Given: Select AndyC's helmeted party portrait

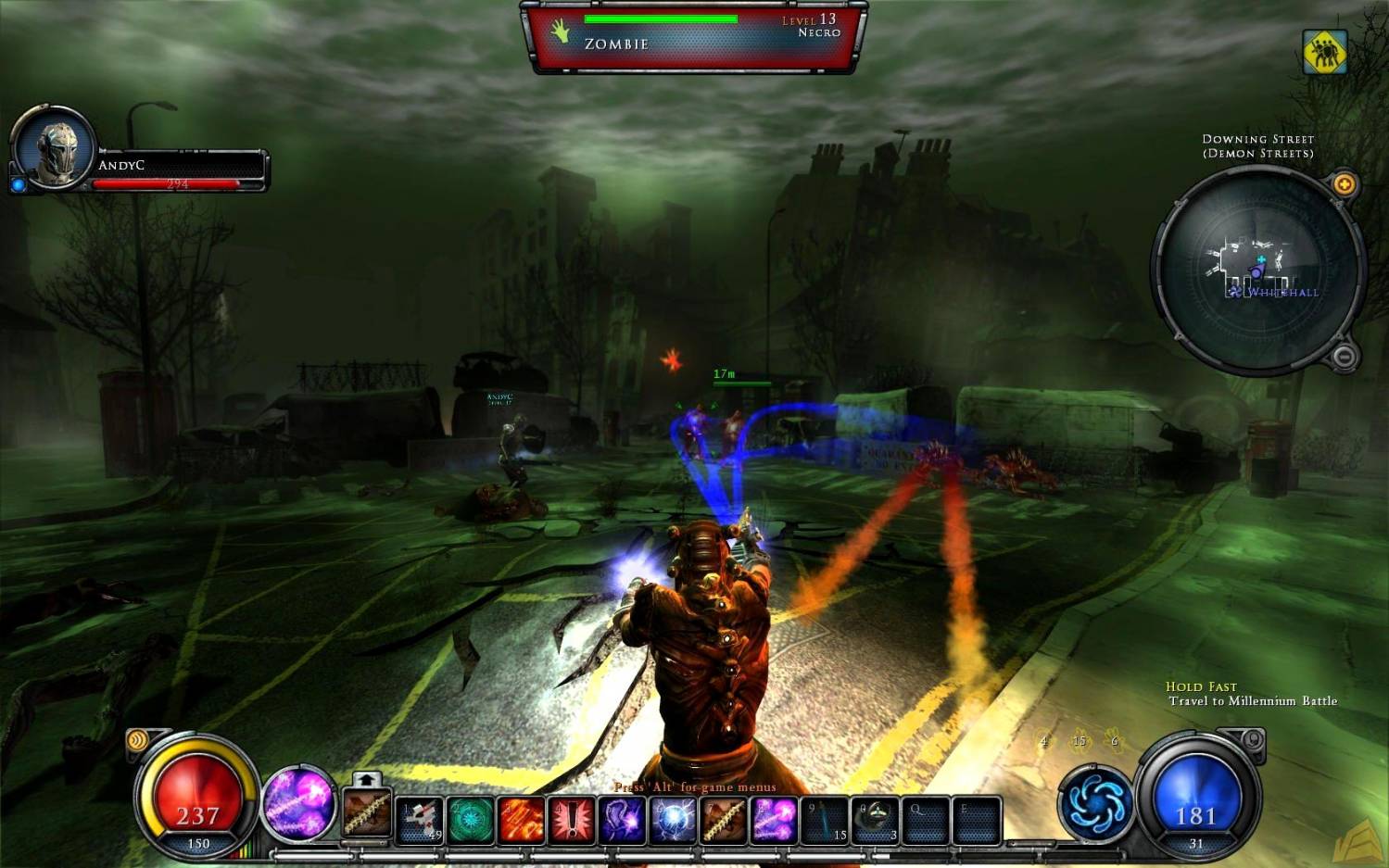Looking at the screenshot, I should pyautogui.click(x=54, y=149).
